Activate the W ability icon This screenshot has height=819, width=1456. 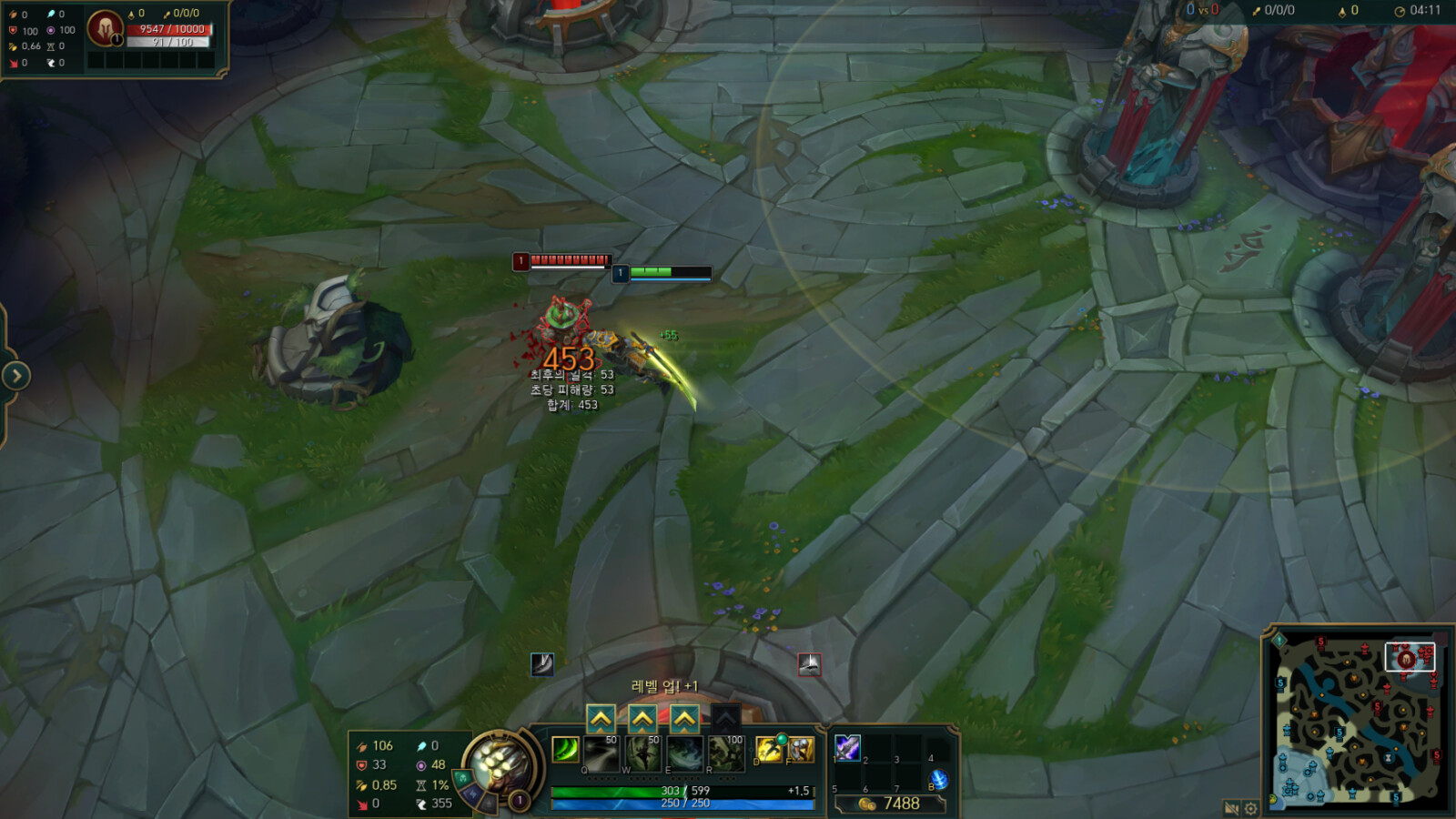coord(643,753)
